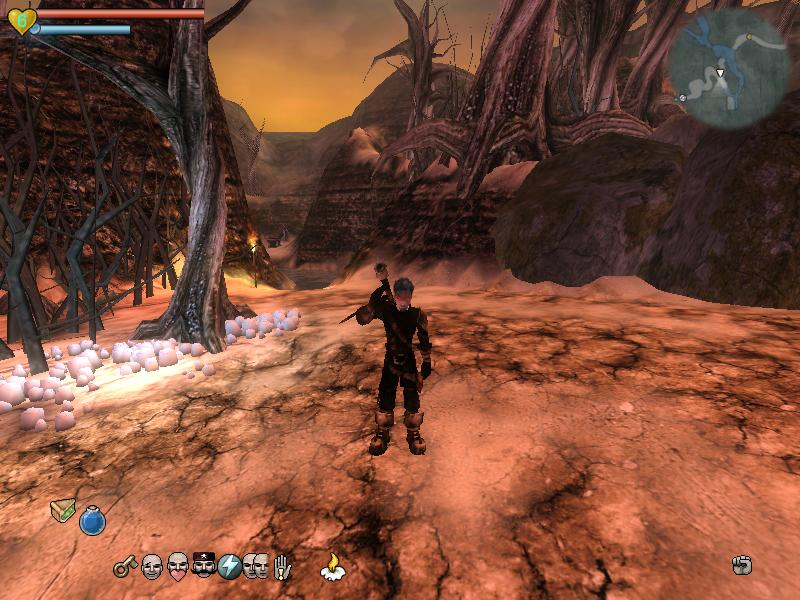Use the blue mana potion
800x600 pixels.
pyautogui.click(x=92, y=521)
